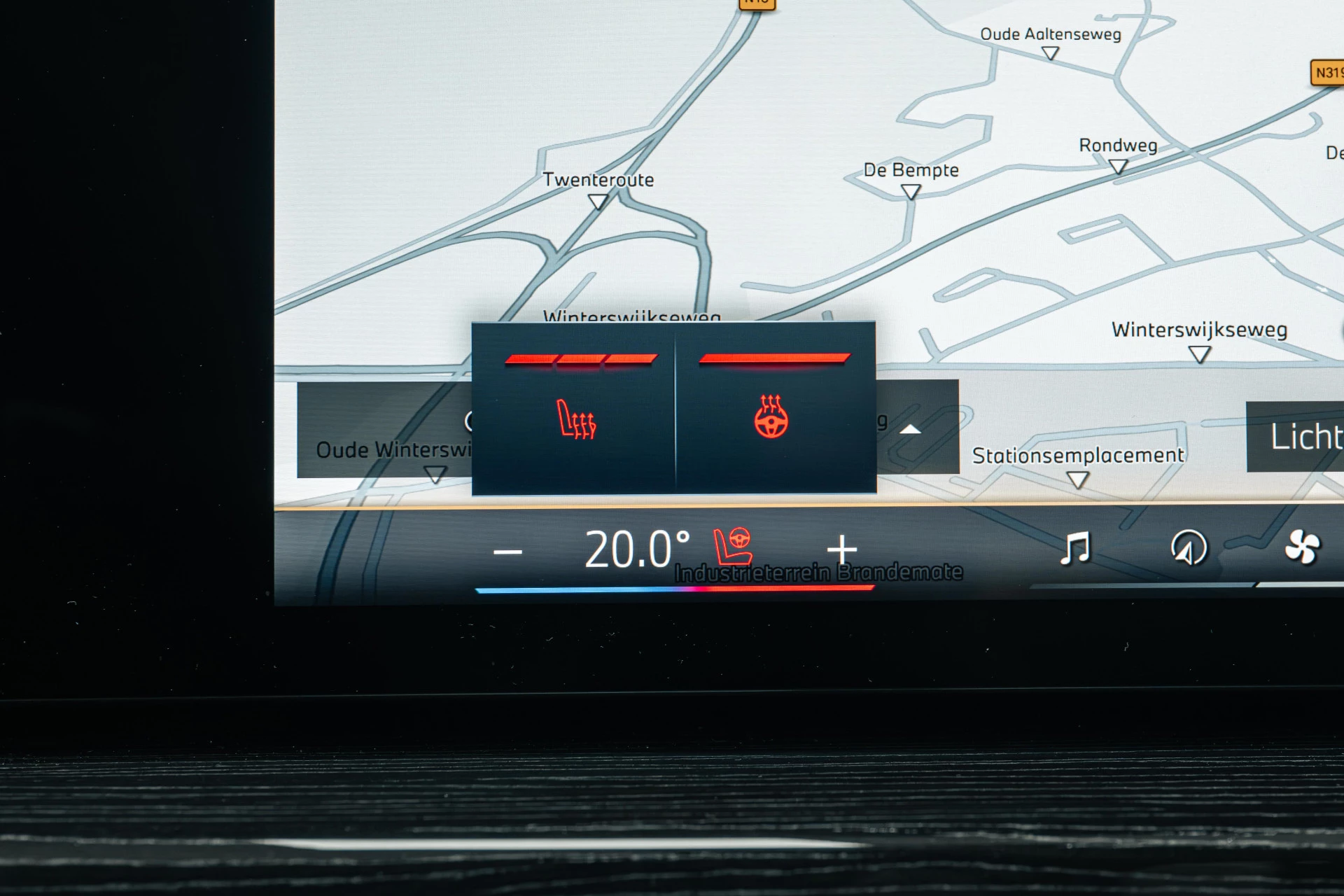
Task: Decrease temperature with the minus button
Action: tap(507, 552)
